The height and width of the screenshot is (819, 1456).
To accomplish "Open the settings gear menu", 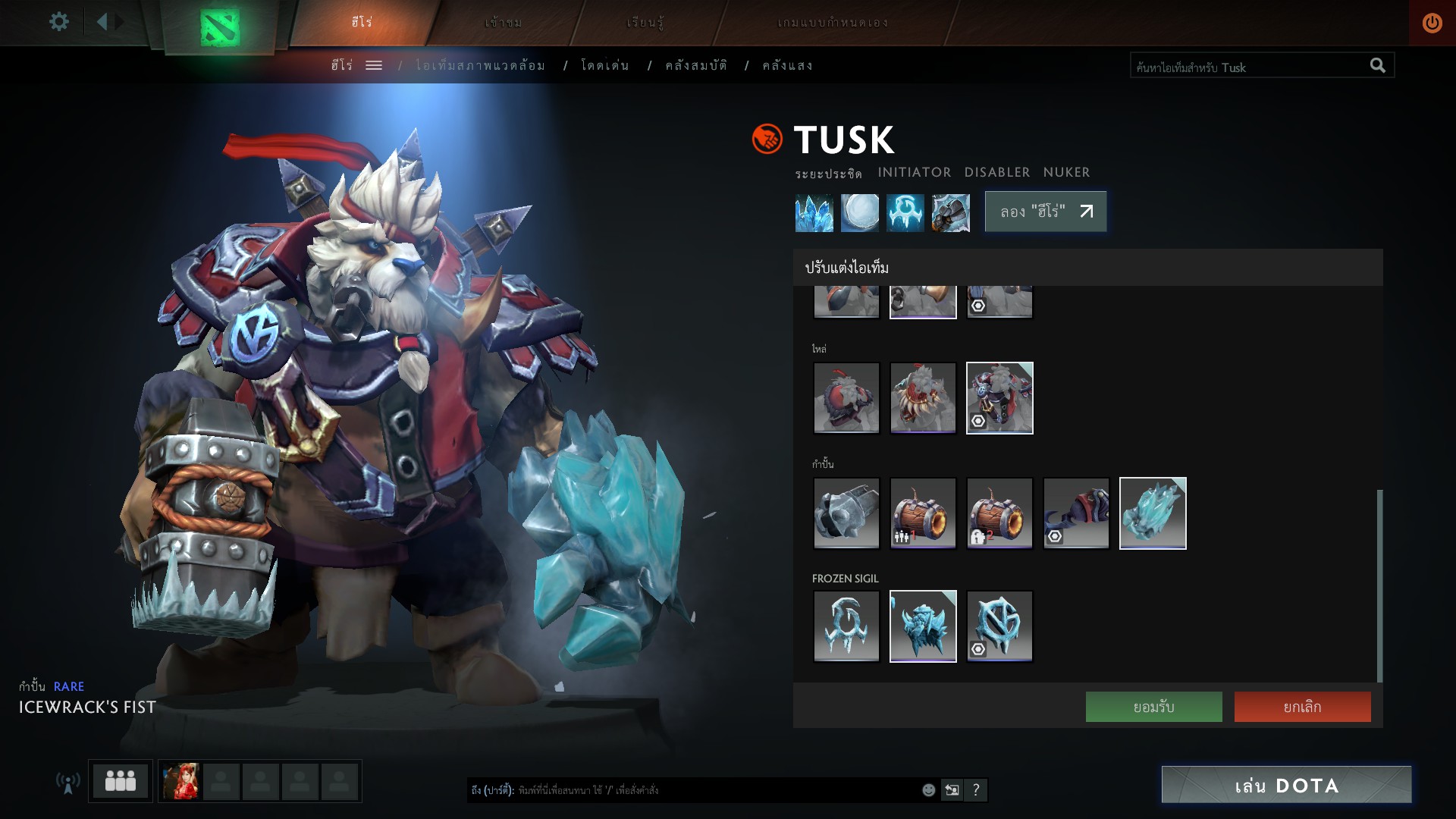I will [58, 22].
